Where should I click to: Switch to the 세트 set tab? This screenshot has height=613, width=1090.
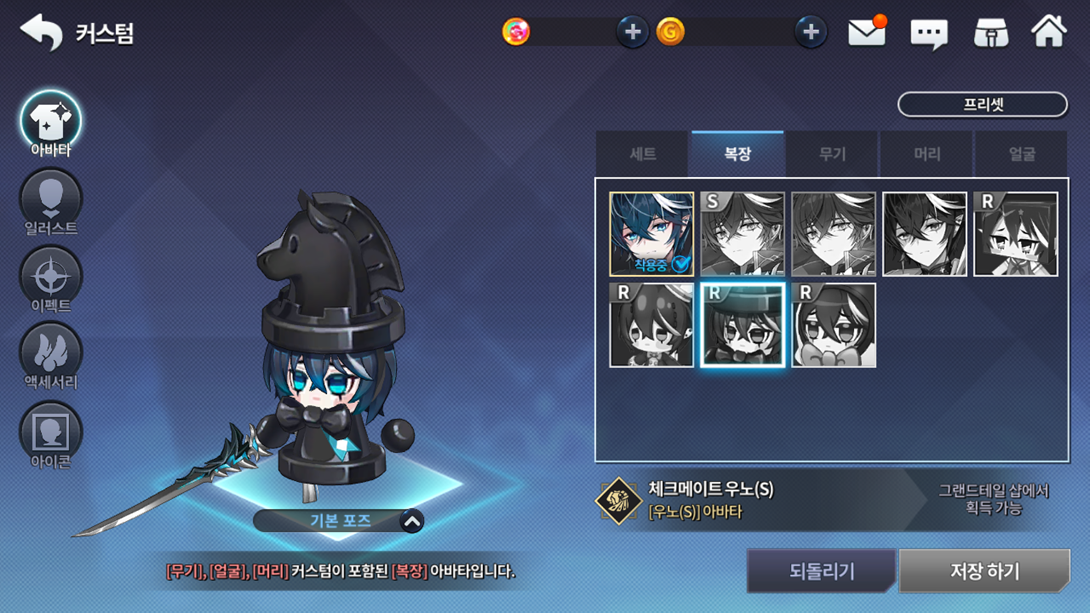(642, 154)
